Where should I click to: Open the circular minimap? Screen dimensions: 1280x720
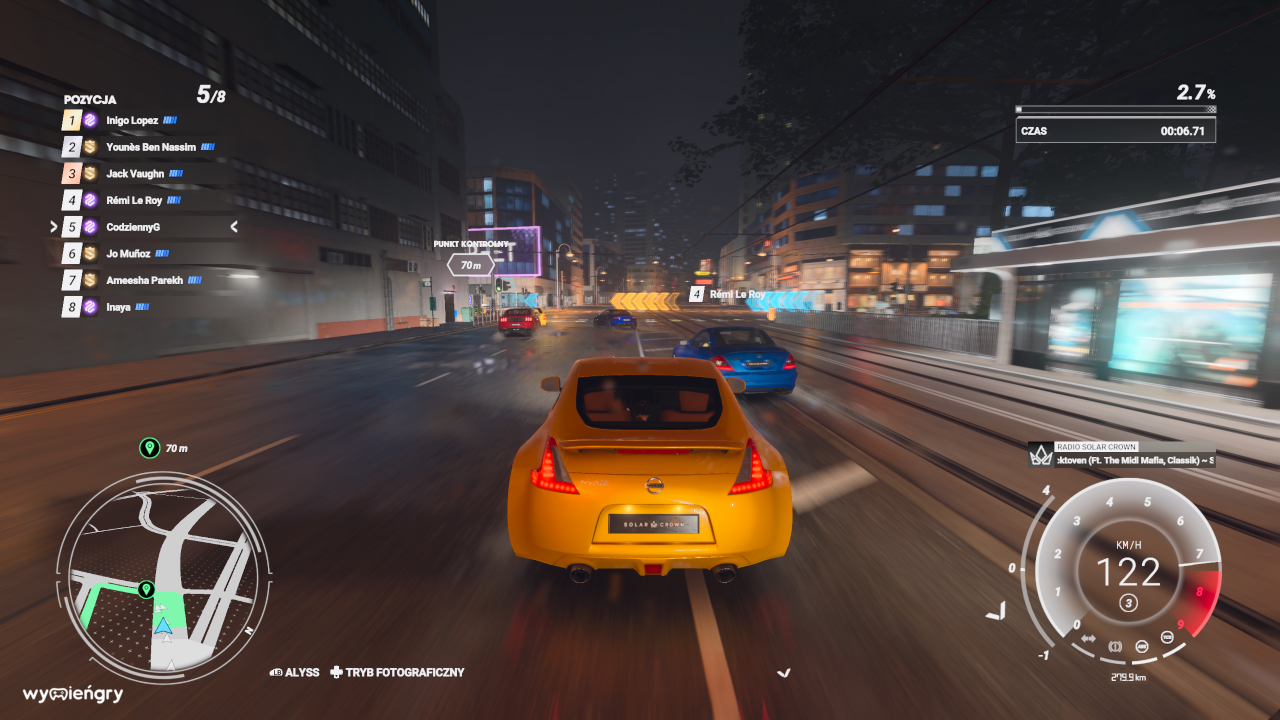coord(163,578)
